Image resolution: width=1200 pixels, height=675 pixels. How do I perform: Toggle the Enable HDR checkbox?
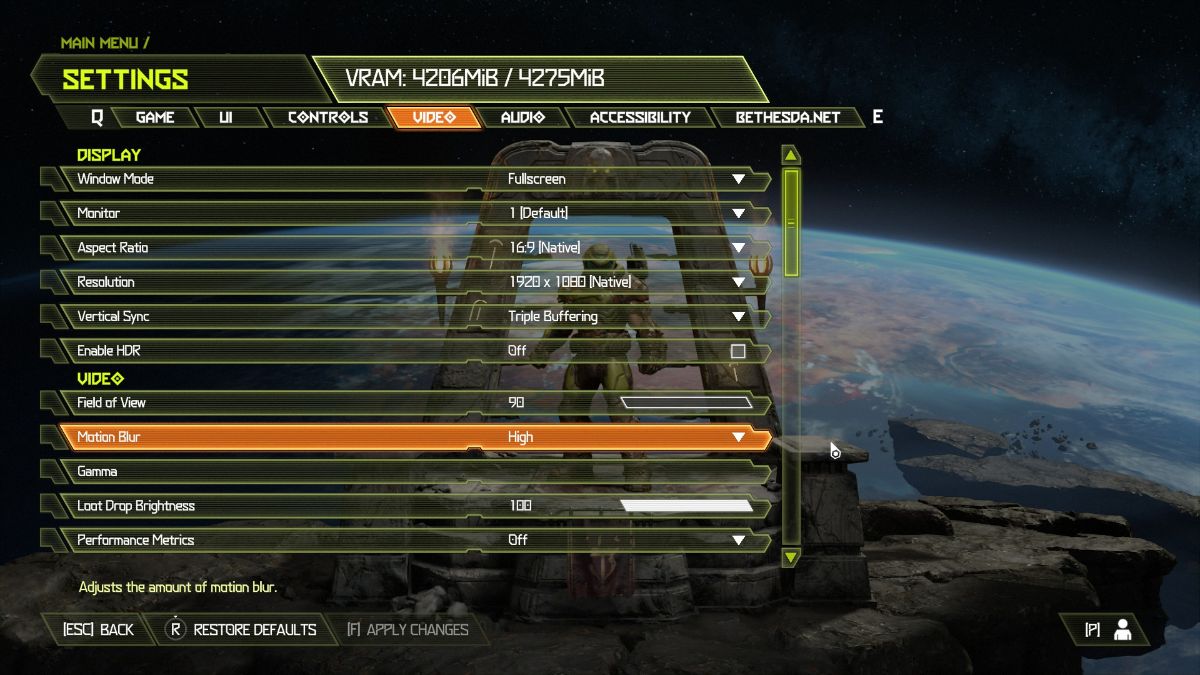tap(738, 351)
